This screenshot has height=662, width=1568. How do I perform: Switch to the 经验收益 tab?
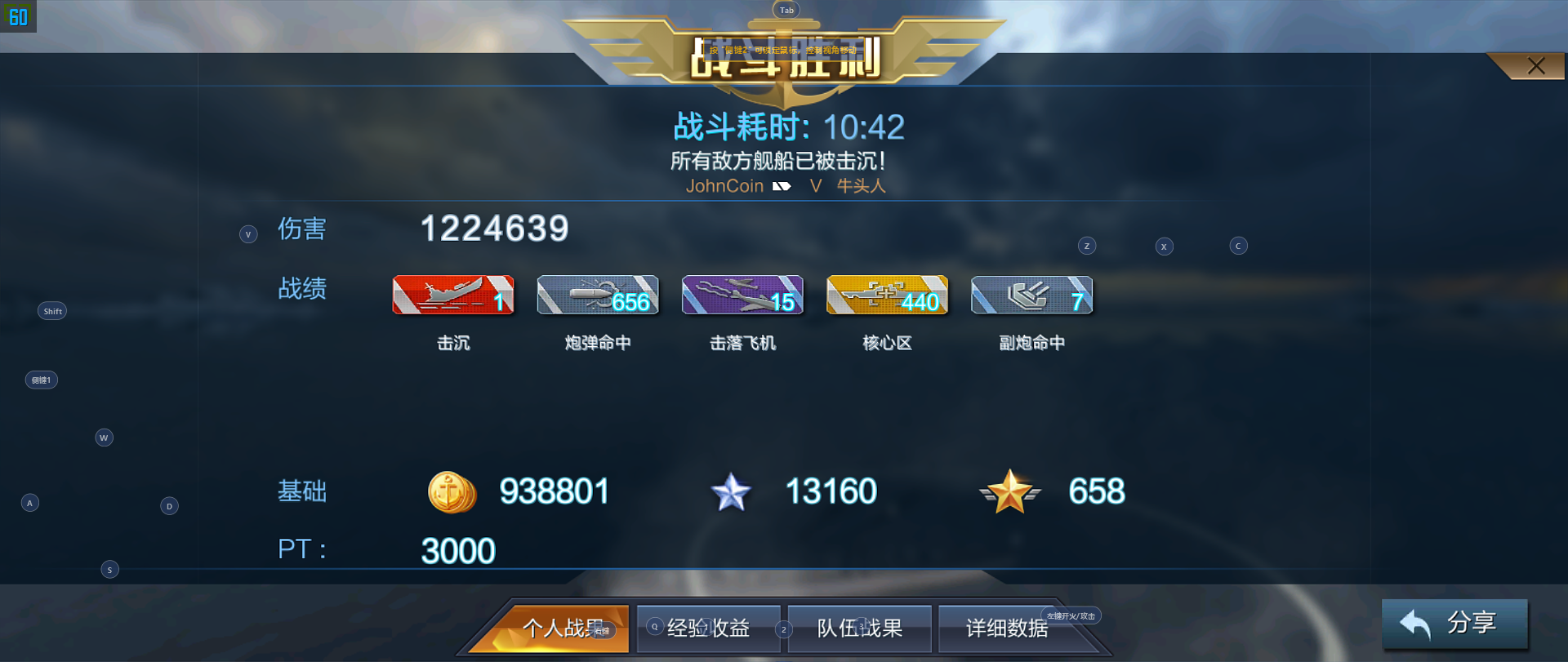pyautogui.click(x=707, y=629)
